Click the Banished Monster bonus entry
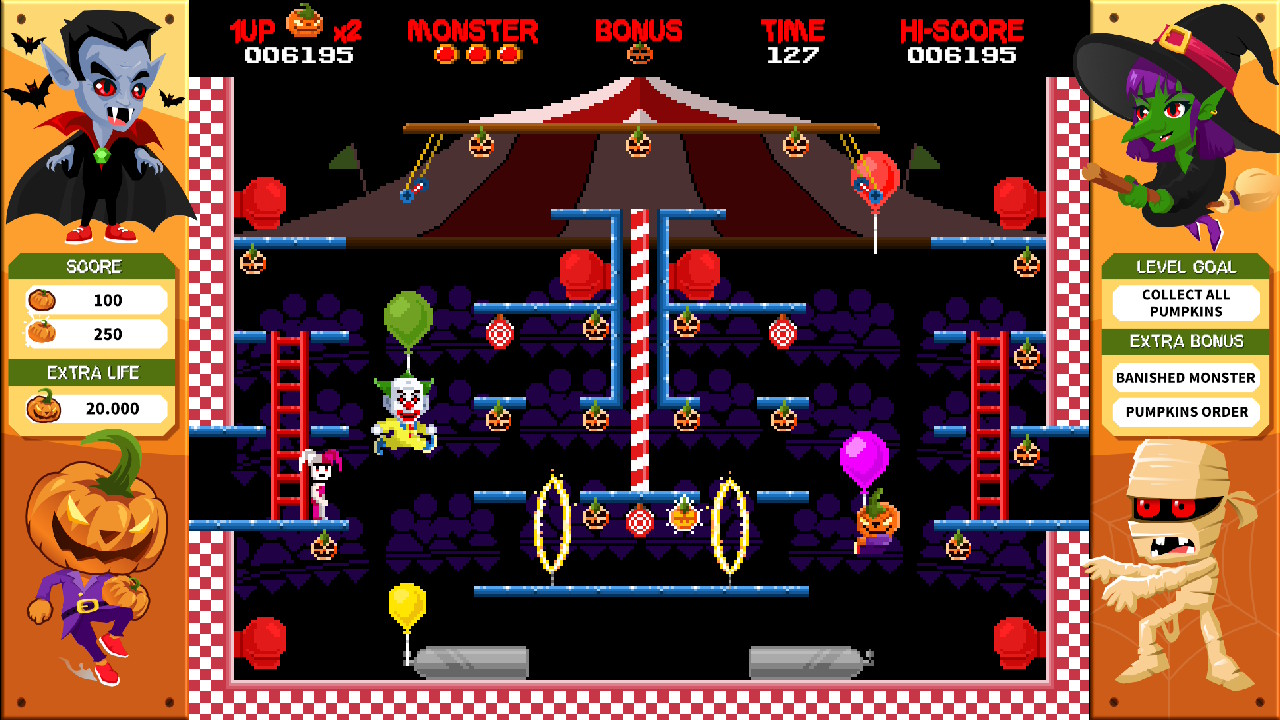The height and width of the screenshot is (720, 1280). (1185, 378)
